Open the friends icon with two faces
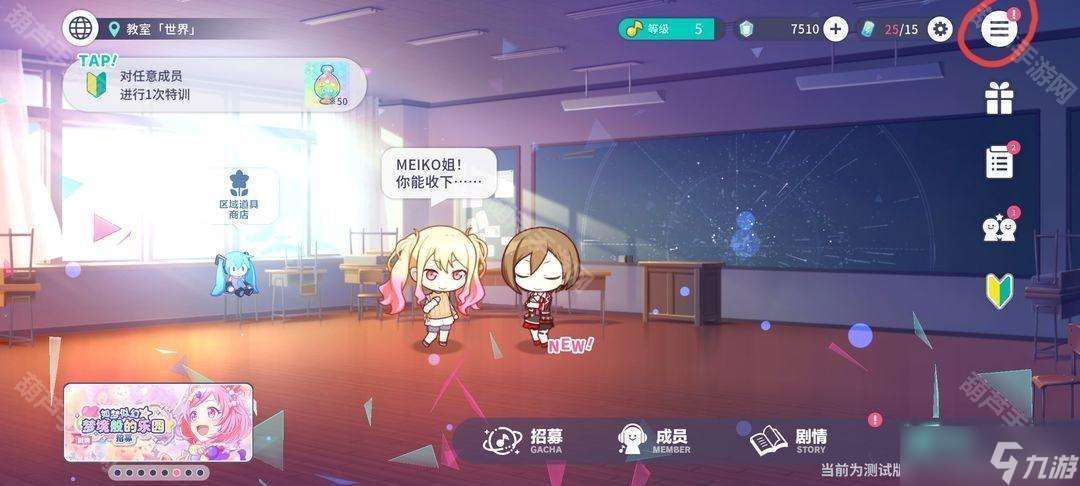The width and height of the screenshot is (1080, 486). pyautogui.click(x=999, y=228)
